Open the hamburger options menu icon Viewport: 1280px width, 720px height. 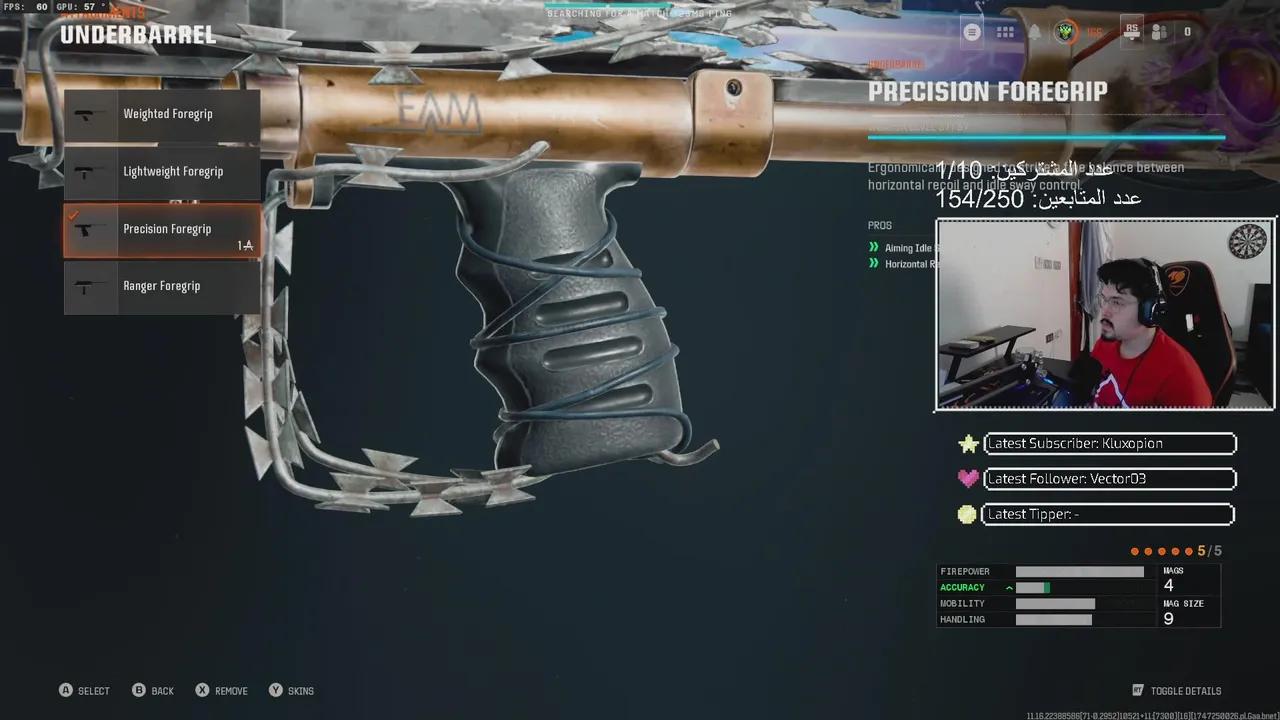(972, 32)
